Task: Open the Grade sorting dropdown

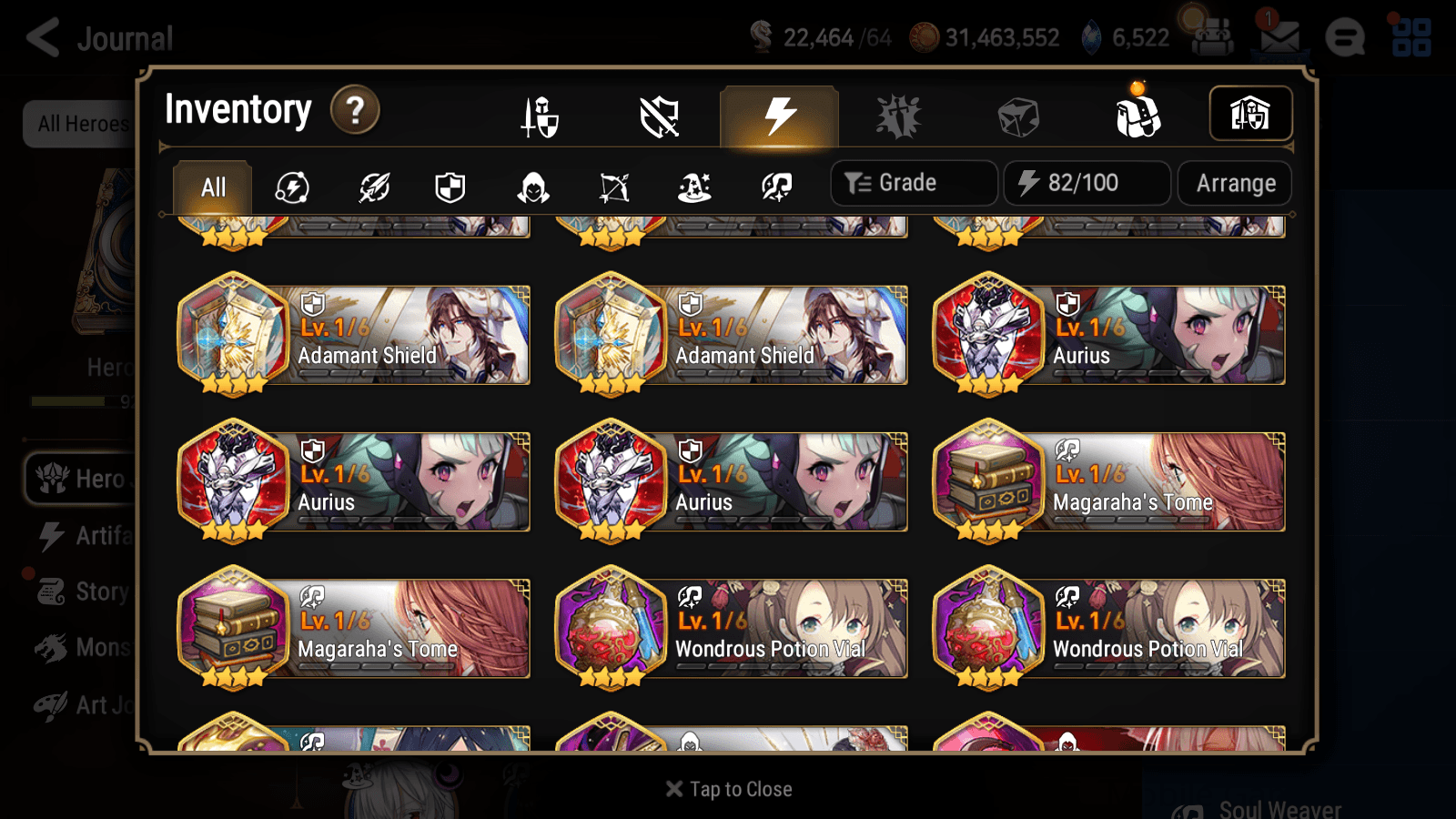Action: tap(913, 182)
